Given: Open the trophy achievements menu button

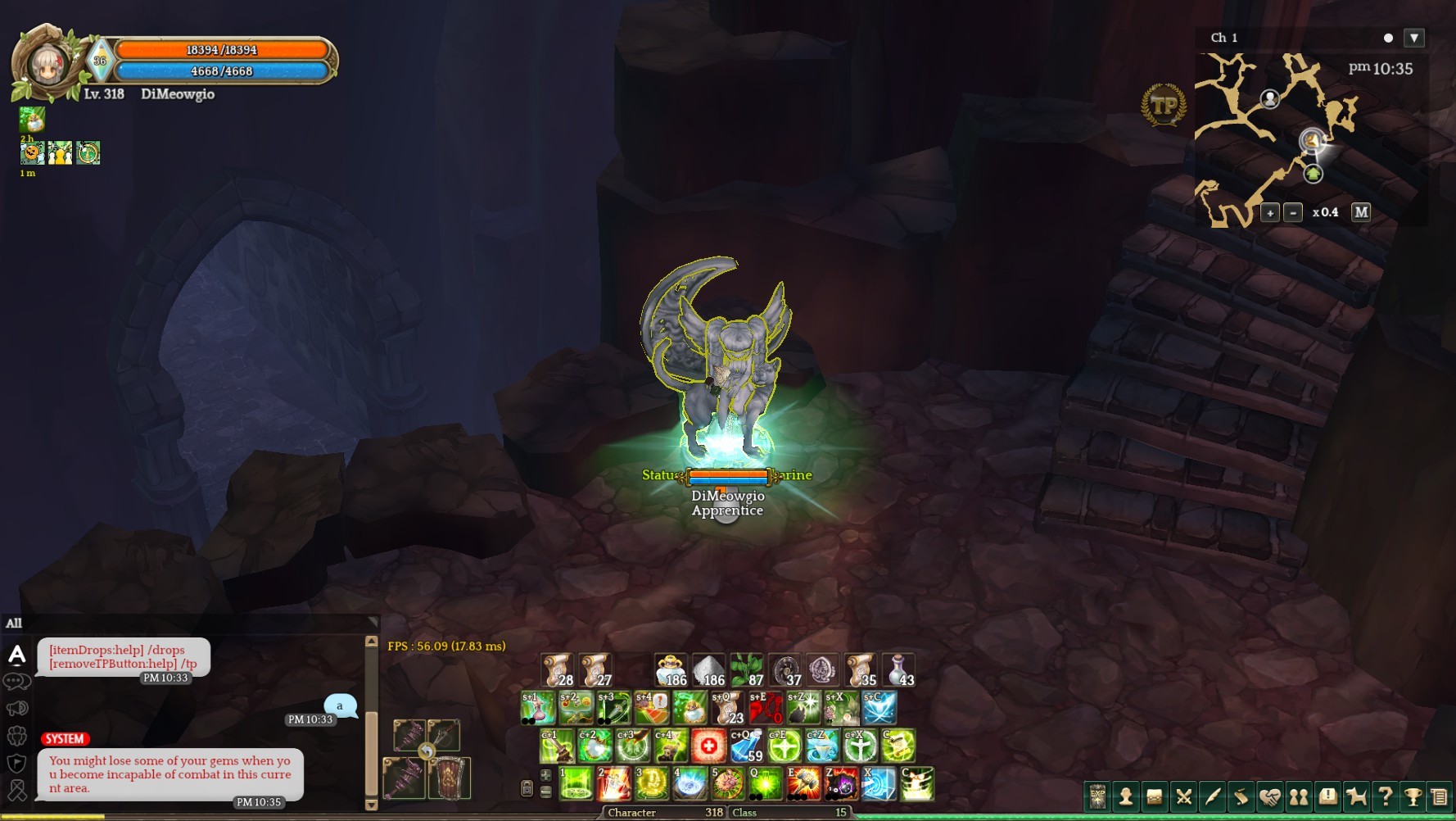Looking at the screenshot, I should click(1413, 796).
